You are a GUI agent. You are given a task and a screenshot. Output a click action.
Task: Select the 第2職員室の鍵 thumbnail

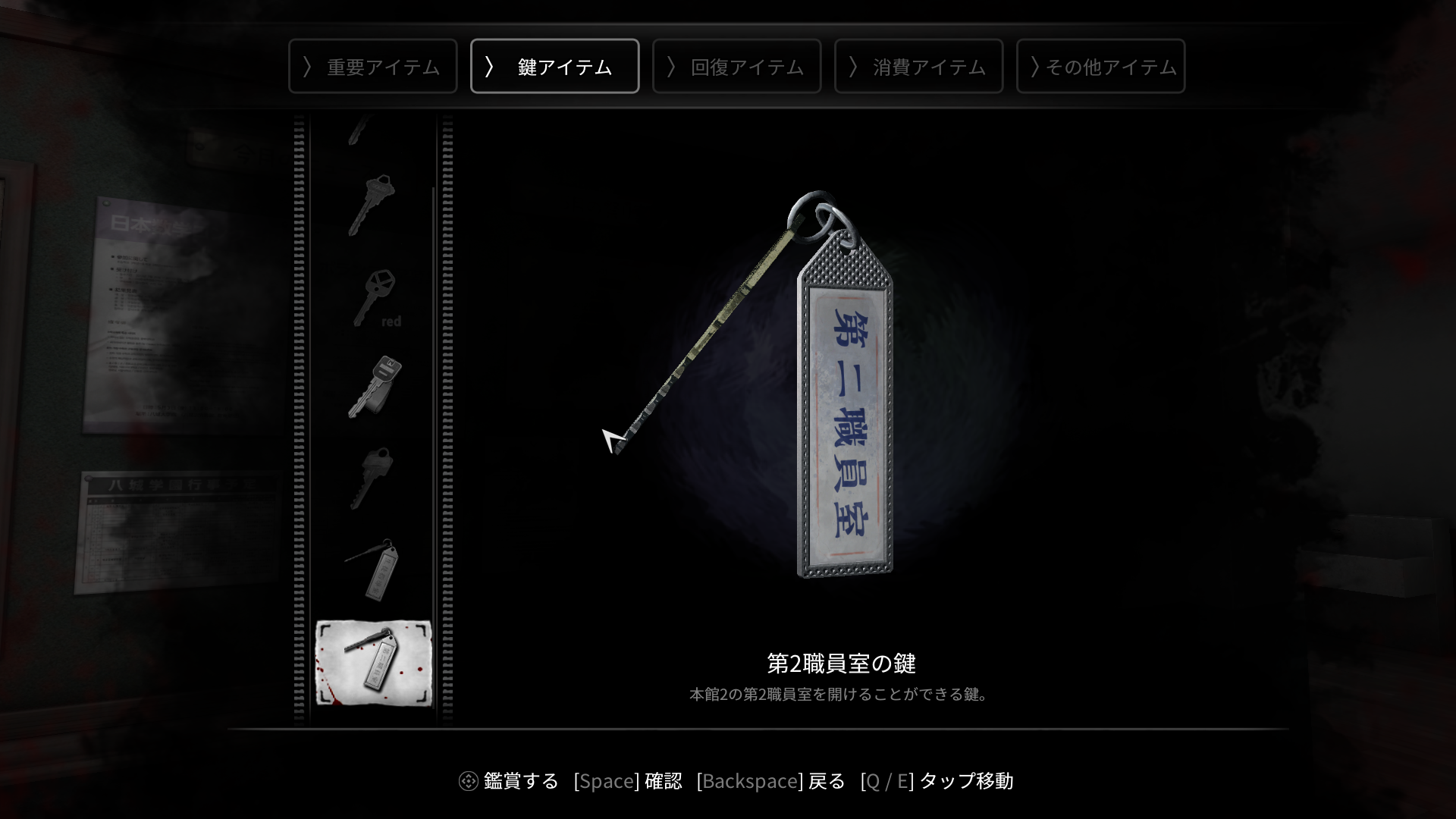pyautogui.click(x=375, y=664)
